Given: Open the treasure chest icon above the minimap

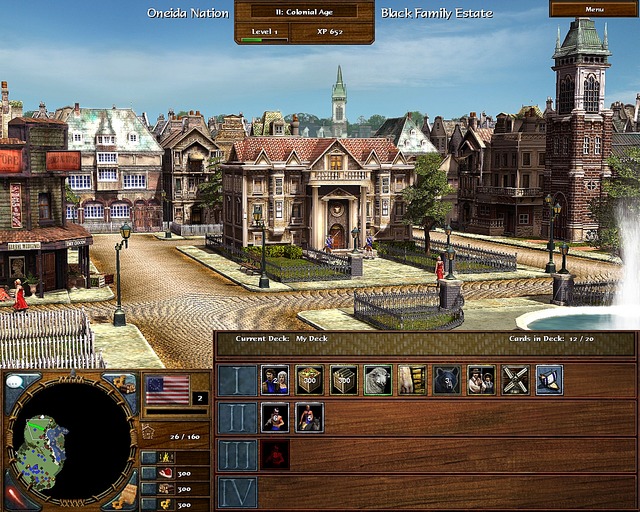Looking at the screenshot, I should (121, 382).
